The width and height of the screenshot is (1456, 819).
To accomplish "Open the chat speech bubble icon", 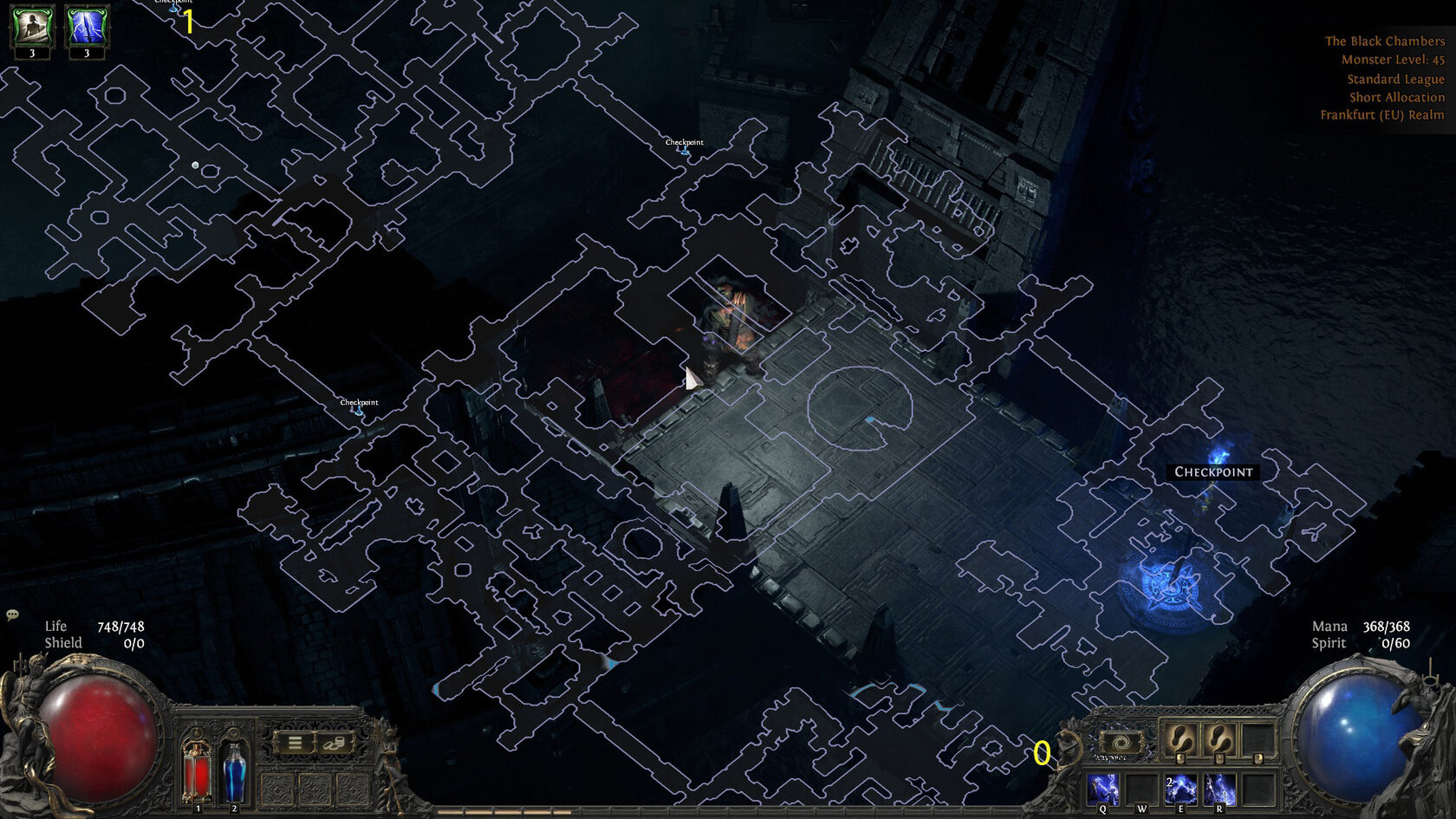I will [12, 615].
